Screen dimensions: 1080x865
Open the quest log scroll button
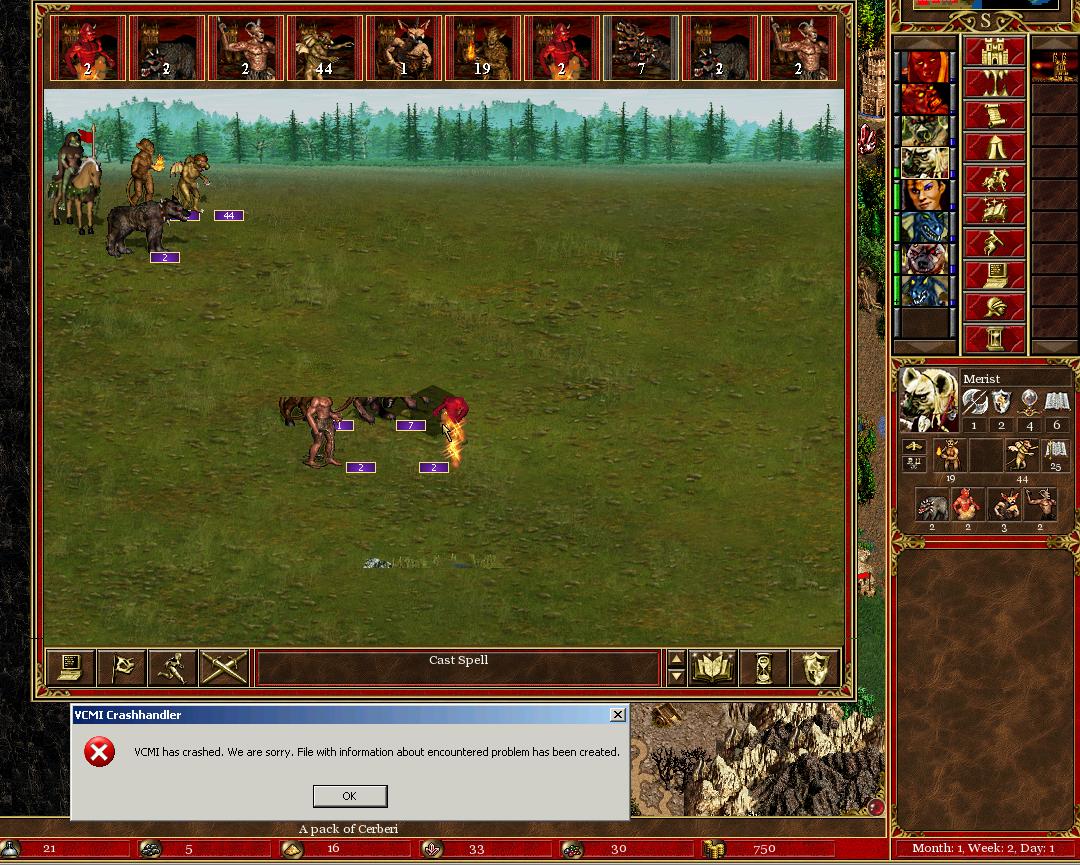coord(994,116)
